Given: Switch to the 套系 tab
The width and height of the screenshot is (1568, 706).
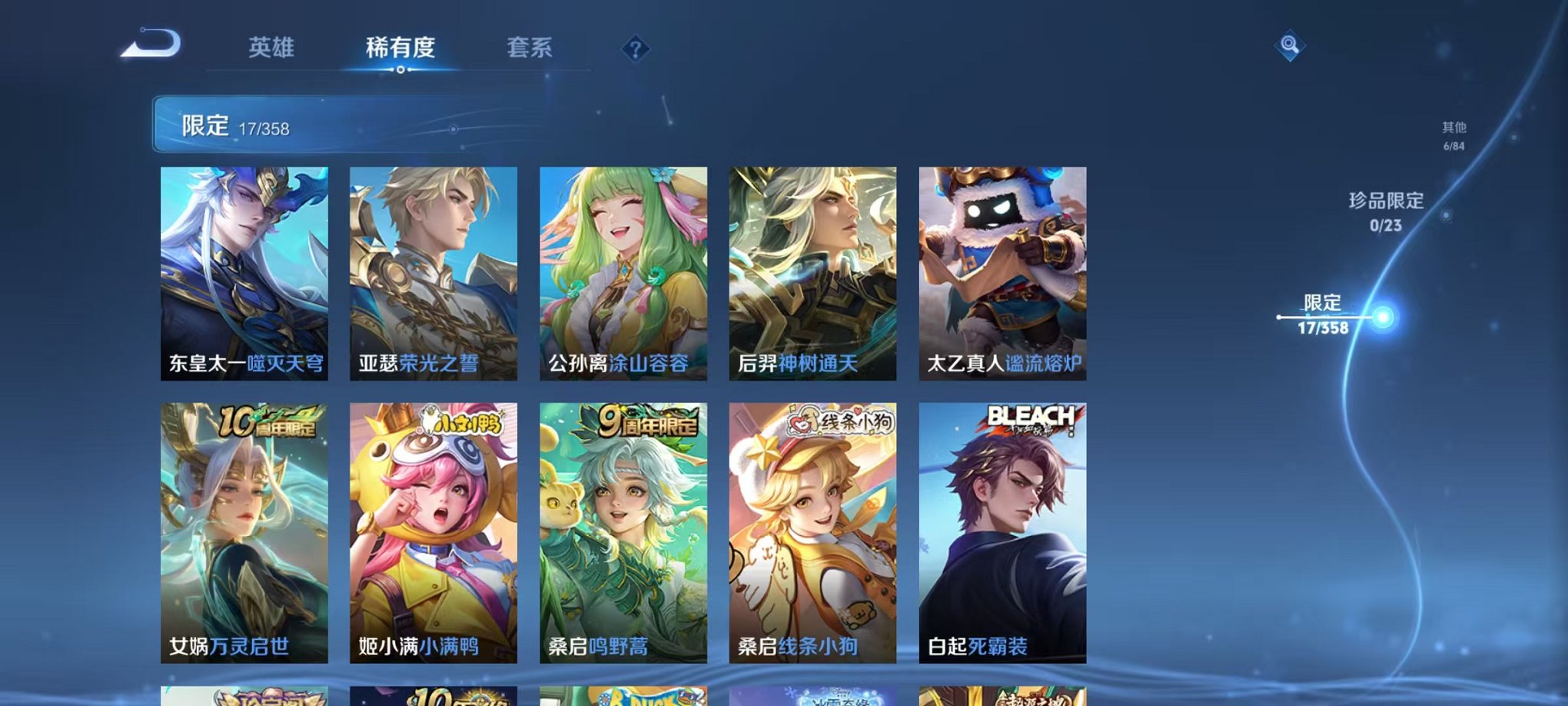Looking at the screenshot, I should (x=530, y=48).
